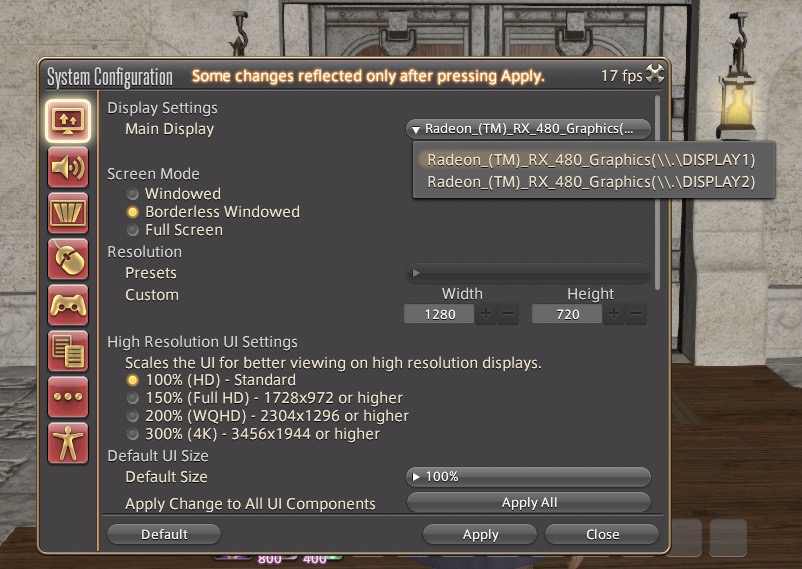The image size is (802, 569).
Task: Click the Height value field
Action: [568, 314]
